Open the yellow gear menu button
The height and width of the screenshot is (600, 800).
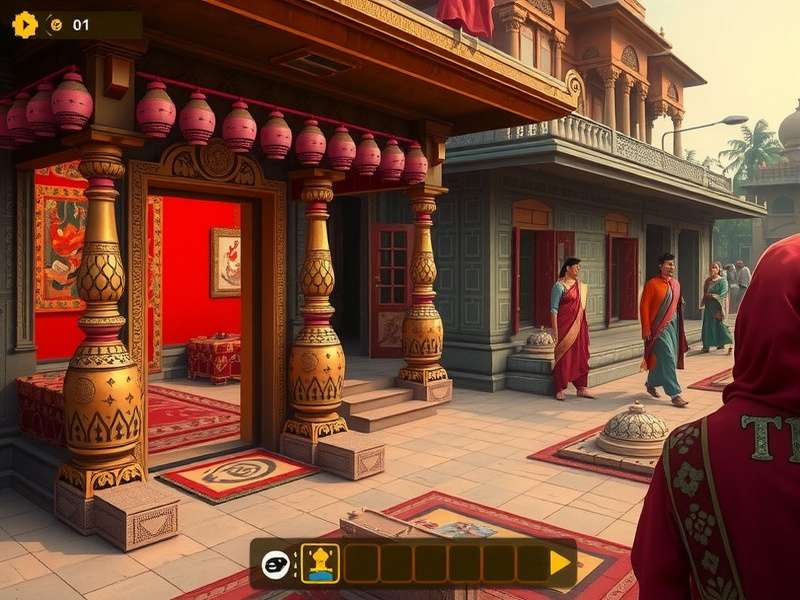tap(25, 25)
